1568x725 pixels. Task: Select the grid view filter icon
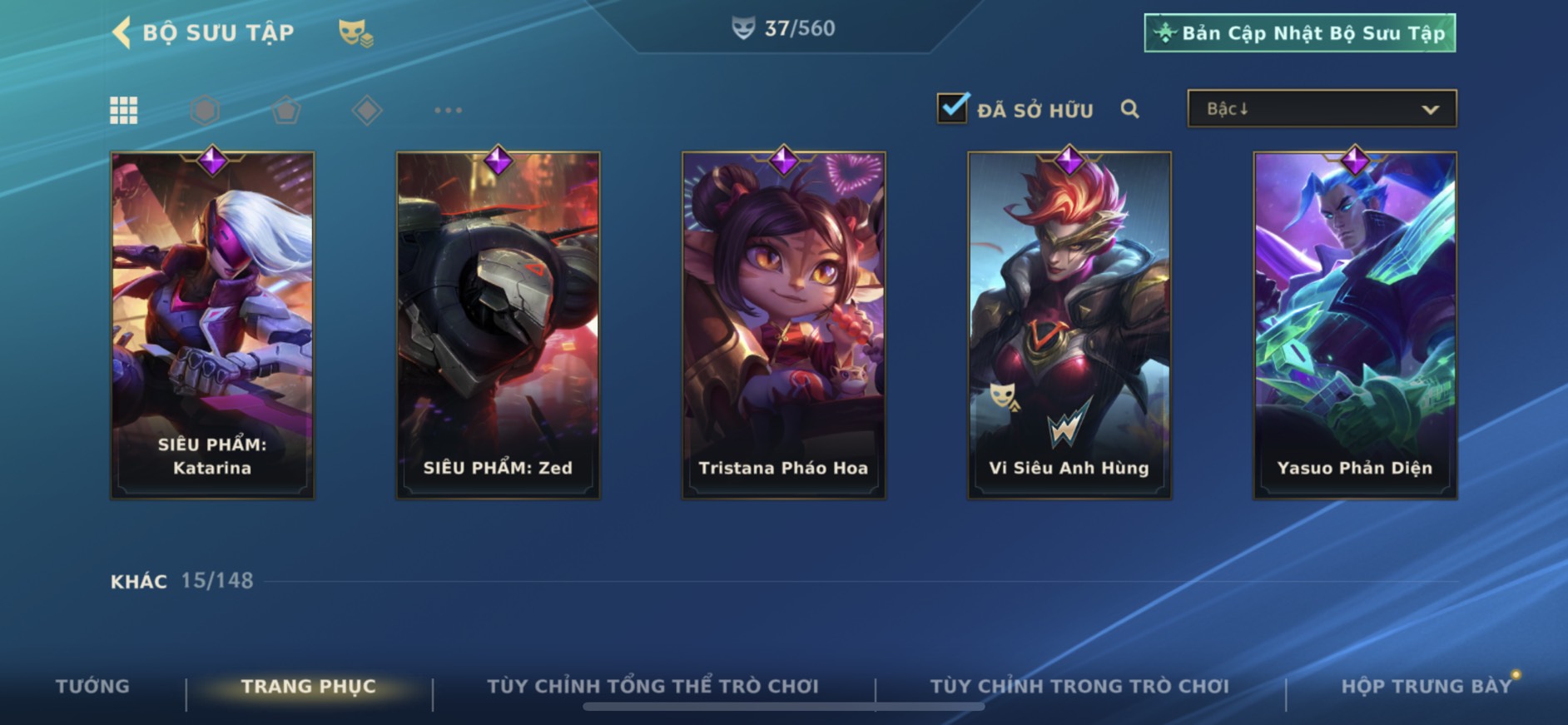(124, 110)
